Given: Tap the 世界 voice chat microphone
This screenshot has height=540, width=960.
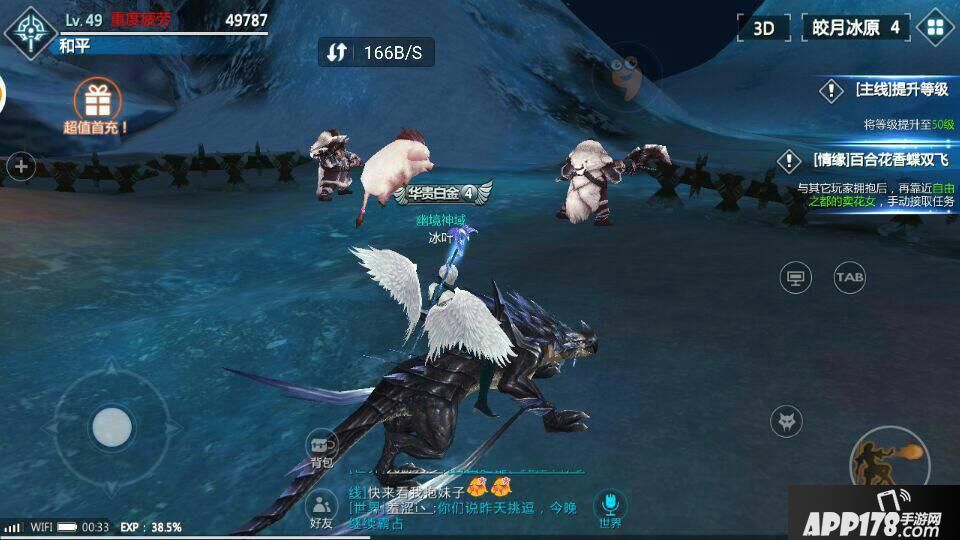Looking at the screenshot, I should pos(609,508).
